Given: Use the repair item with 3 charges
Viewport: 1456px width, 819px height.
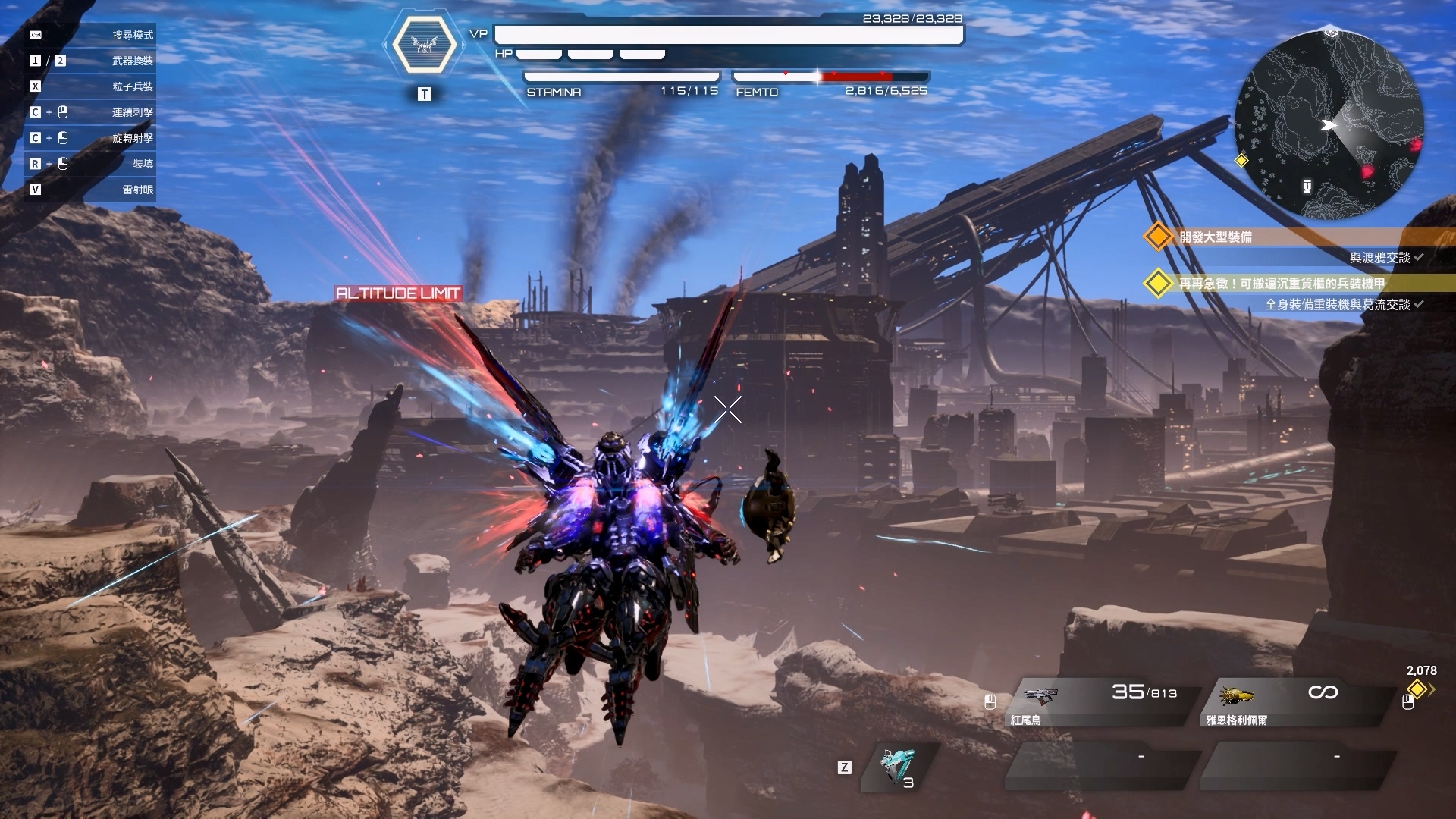Looking at the screenshot, I should pos(899,767).
